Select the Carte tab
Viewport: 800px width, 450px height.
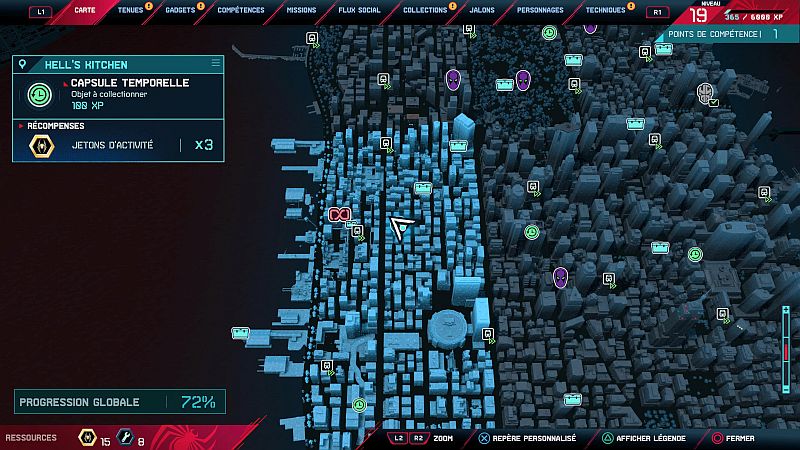point(86,10)
